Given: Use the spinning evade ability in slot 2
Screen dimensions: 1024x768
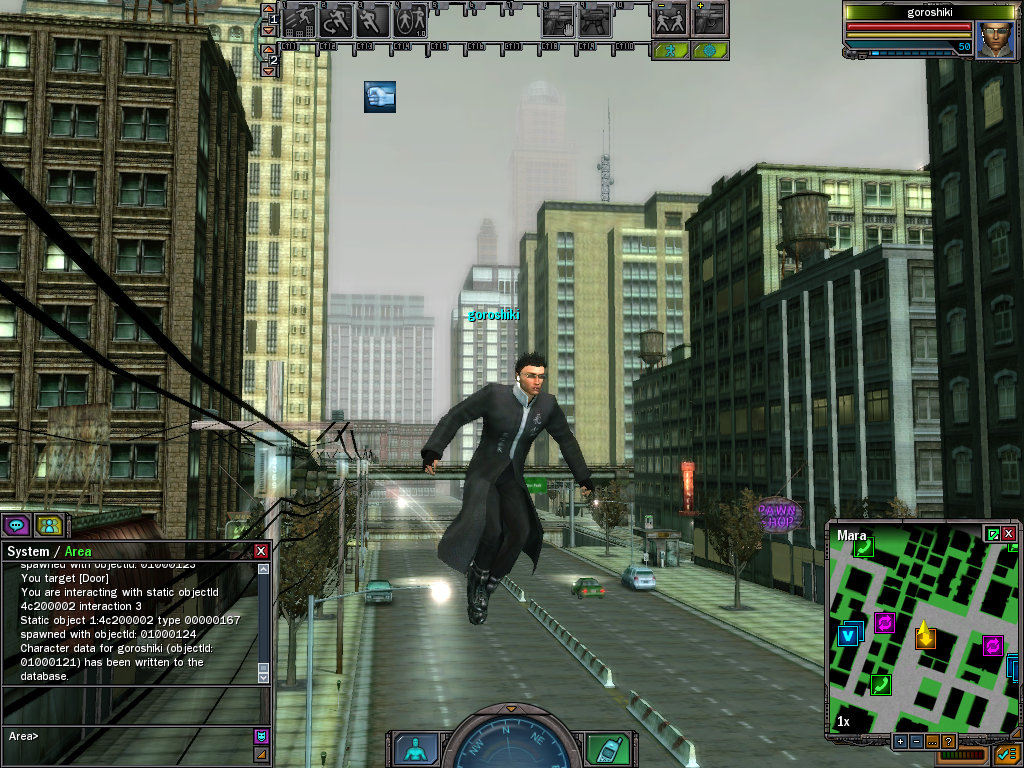Looking at the screenshot, I should click(336, 20).
